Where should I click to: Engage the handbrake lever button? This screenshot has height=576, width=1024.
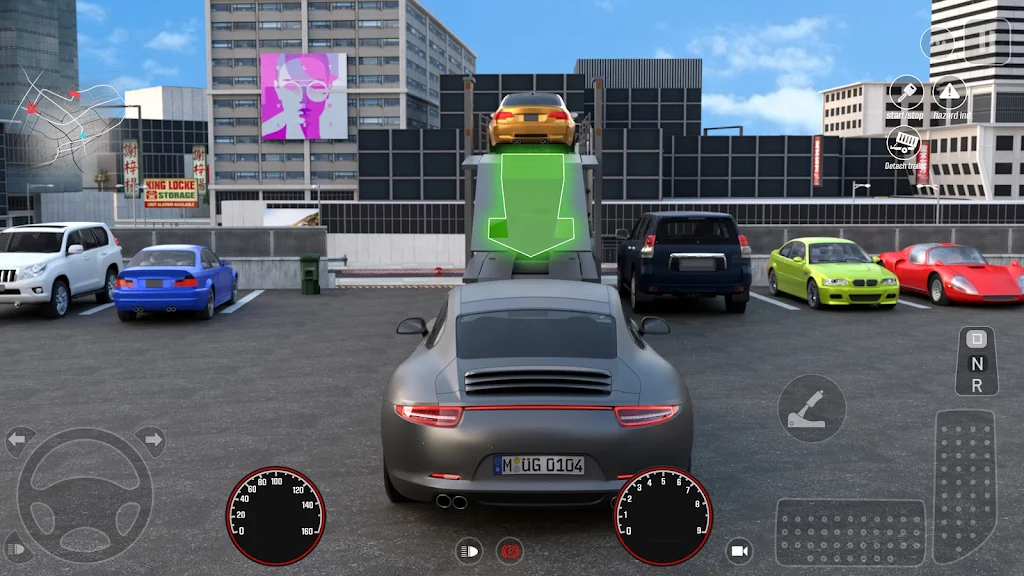[811, 408]
